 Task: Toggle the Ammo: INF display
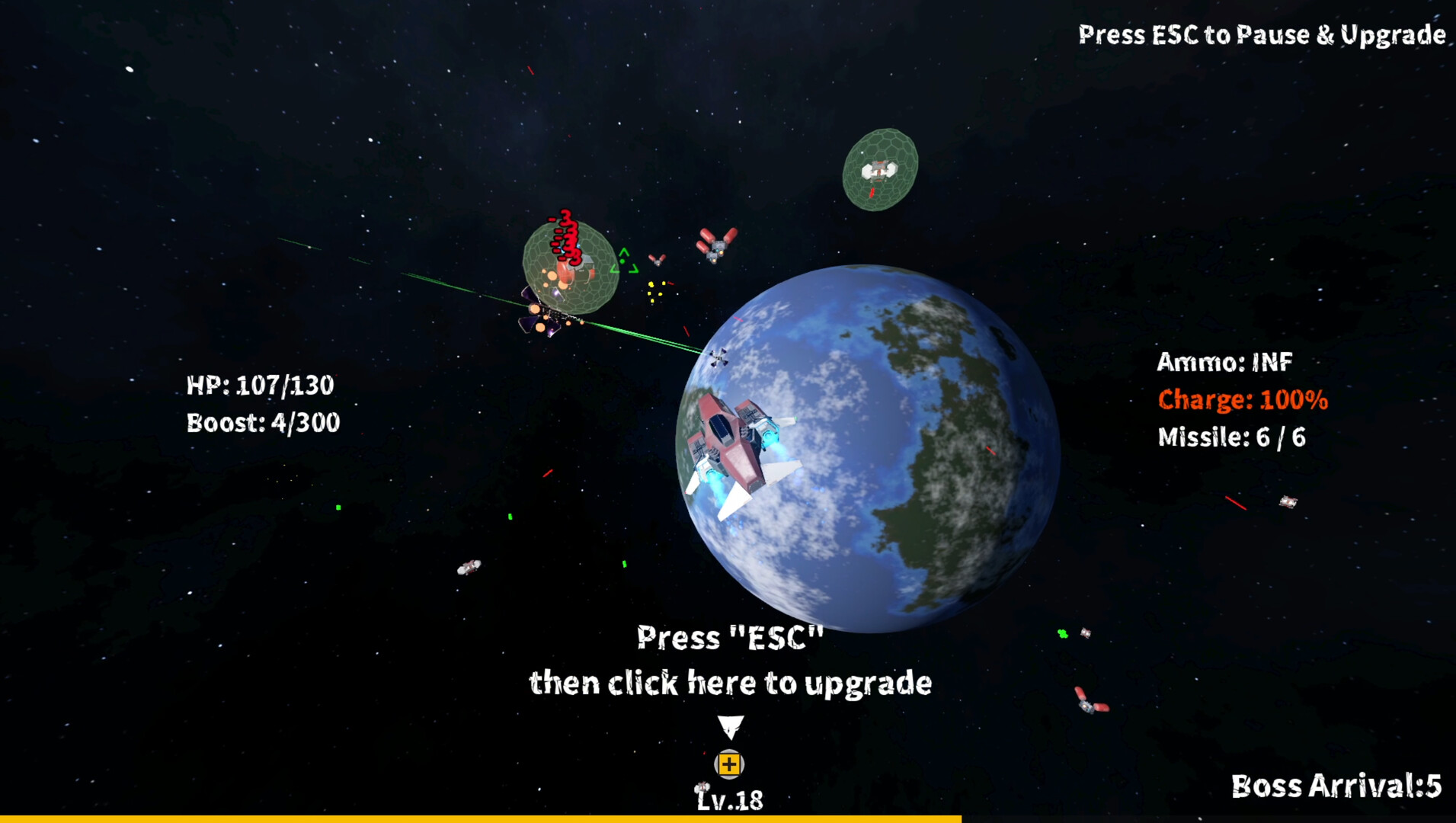[x=1225, y=364]
